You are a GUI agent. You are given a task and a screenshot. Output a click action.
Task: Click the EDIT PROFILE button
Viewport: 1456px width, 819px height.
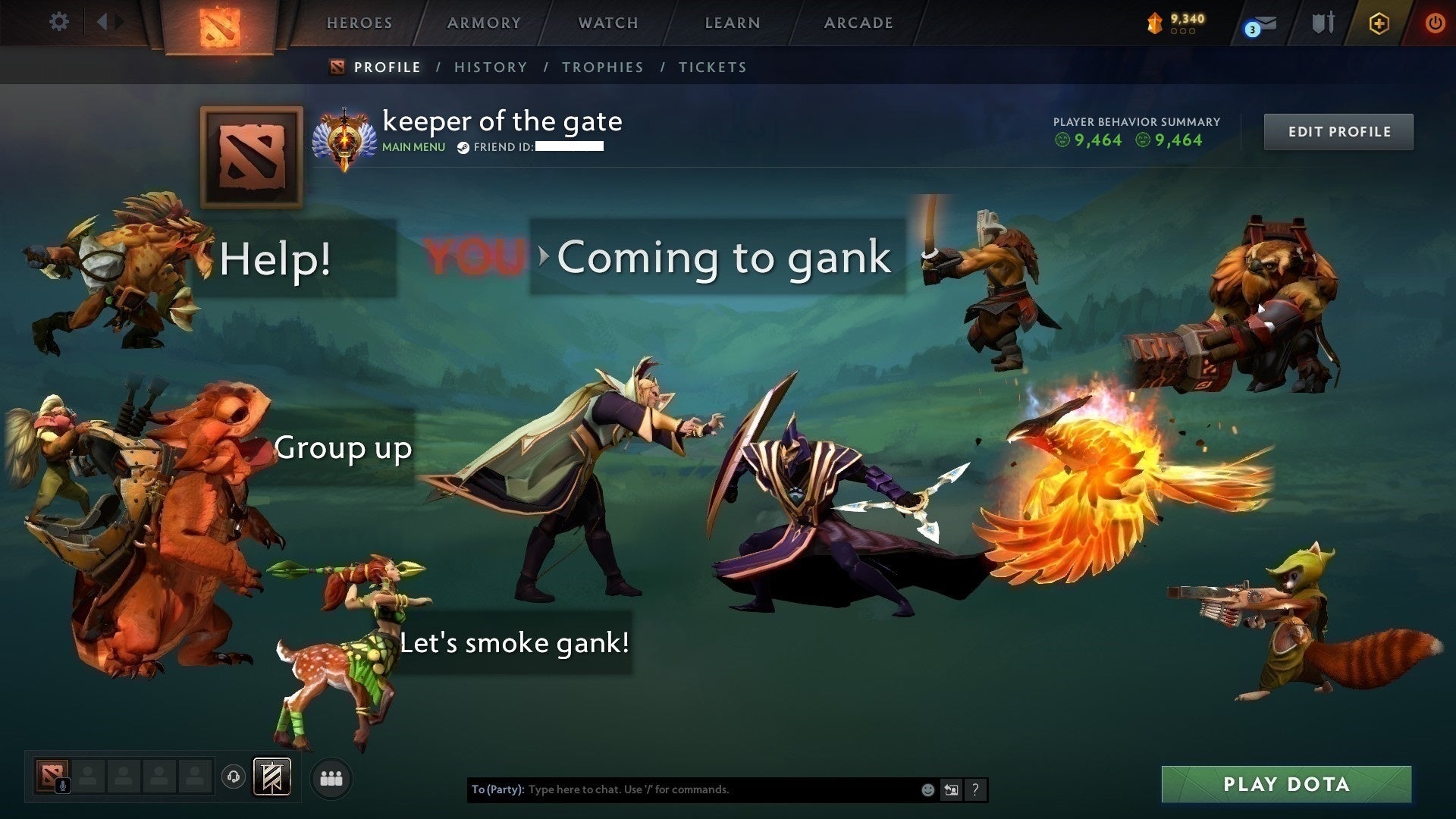point(1338,131)
